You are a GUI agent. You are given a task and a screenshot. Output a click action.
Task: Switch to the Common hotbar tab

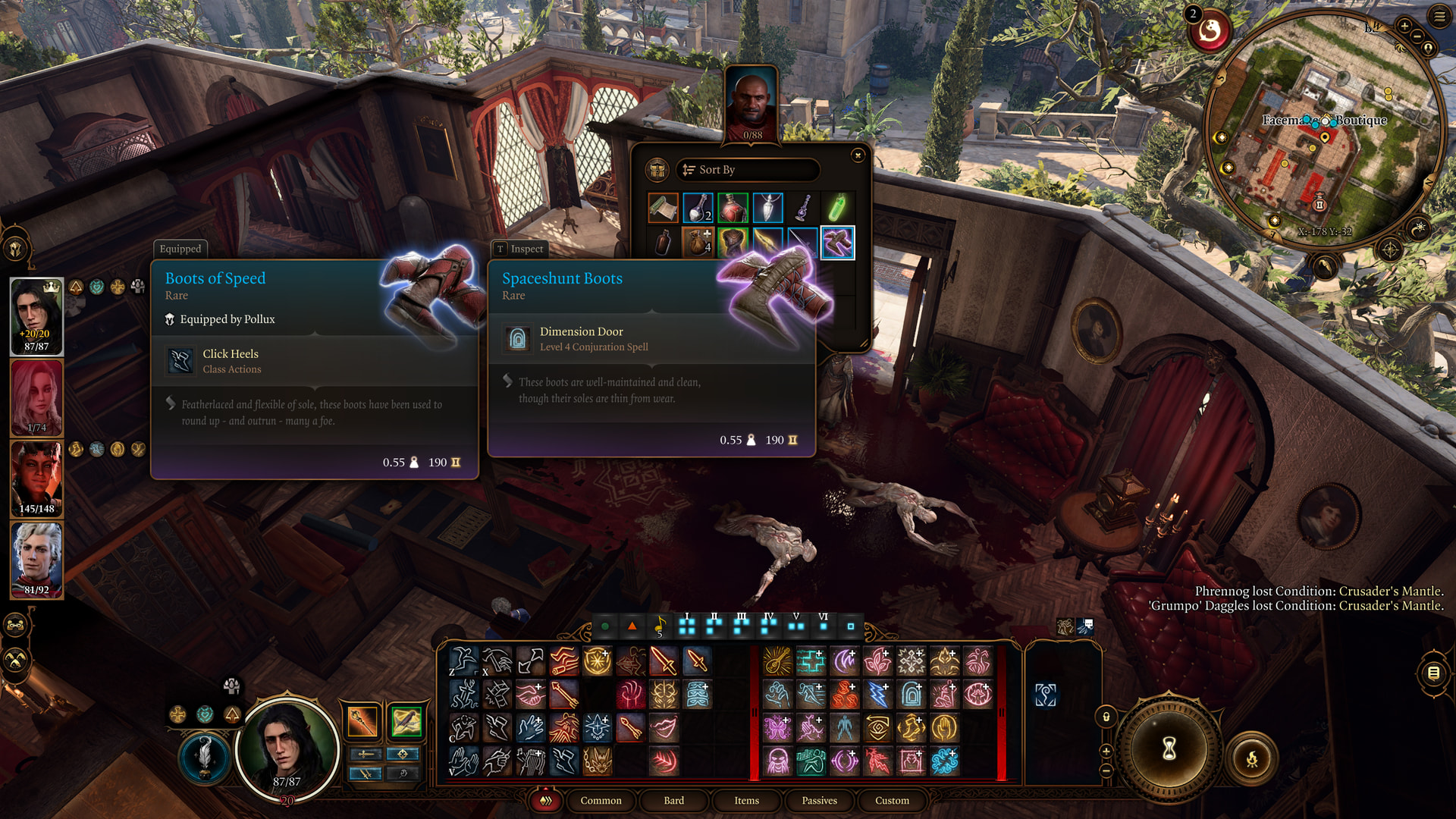[x=601, y=801]
